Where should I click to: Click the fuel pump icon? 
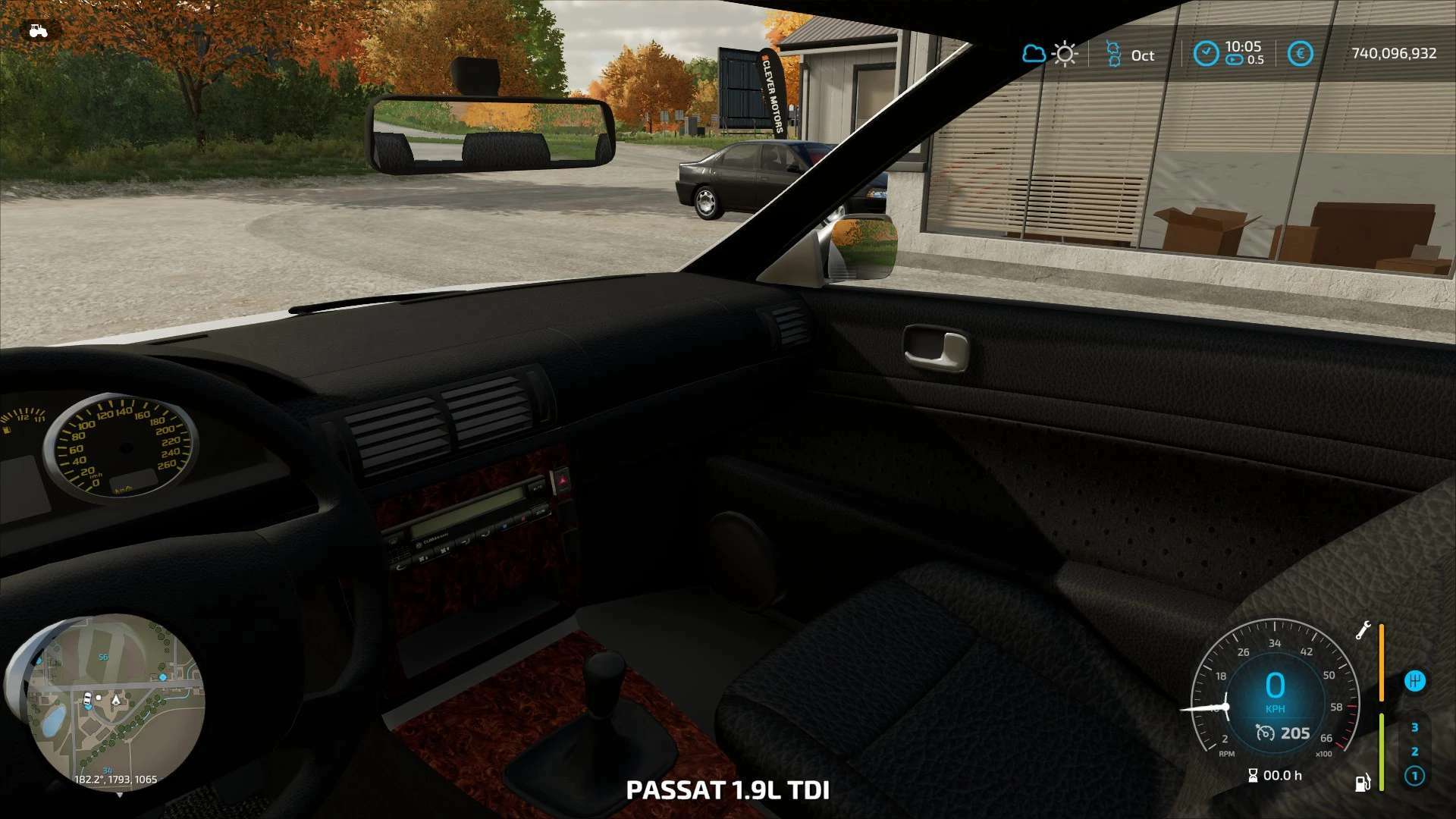point(1363,782)
